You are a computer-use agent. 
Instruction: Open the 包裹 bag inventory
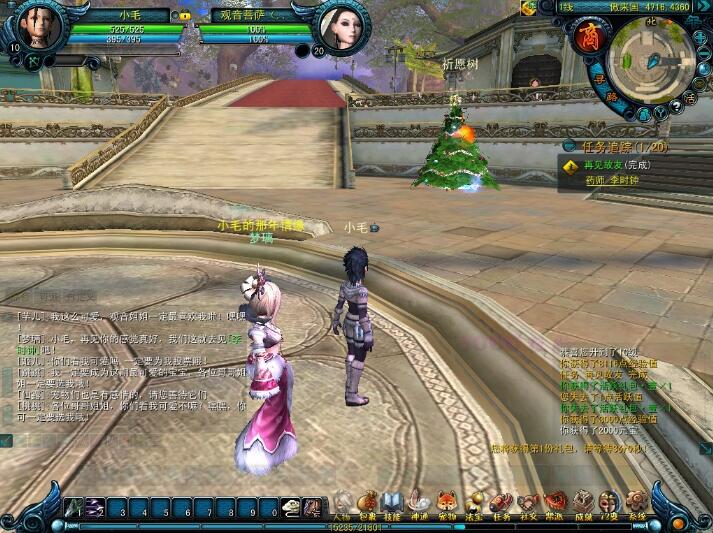[x=367, y=503]
